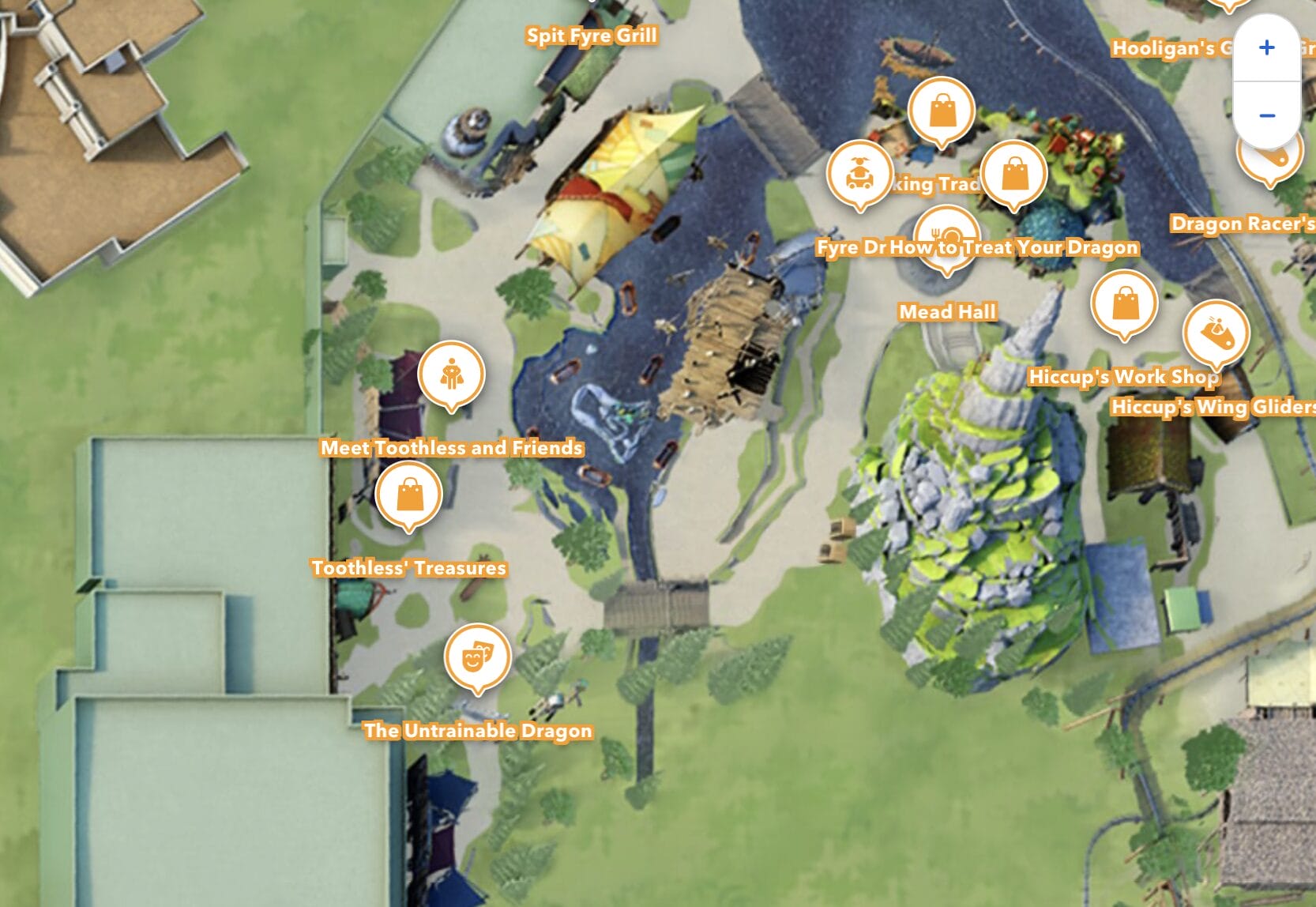
Task: Zoom out of the park map
Action: pos(1266,115)
